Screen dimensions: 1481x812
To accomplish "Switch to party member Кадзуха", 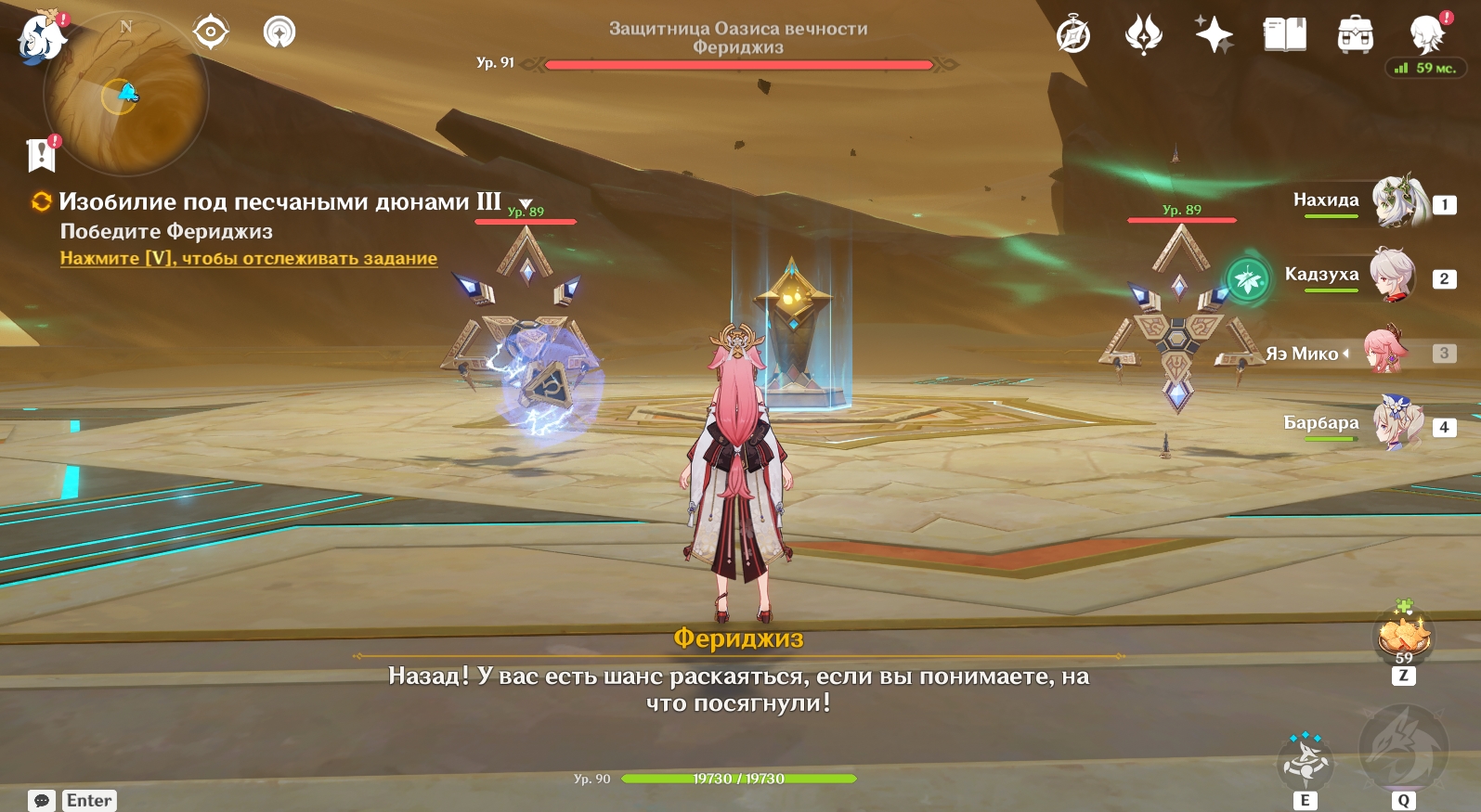I will pos(1392,276).
